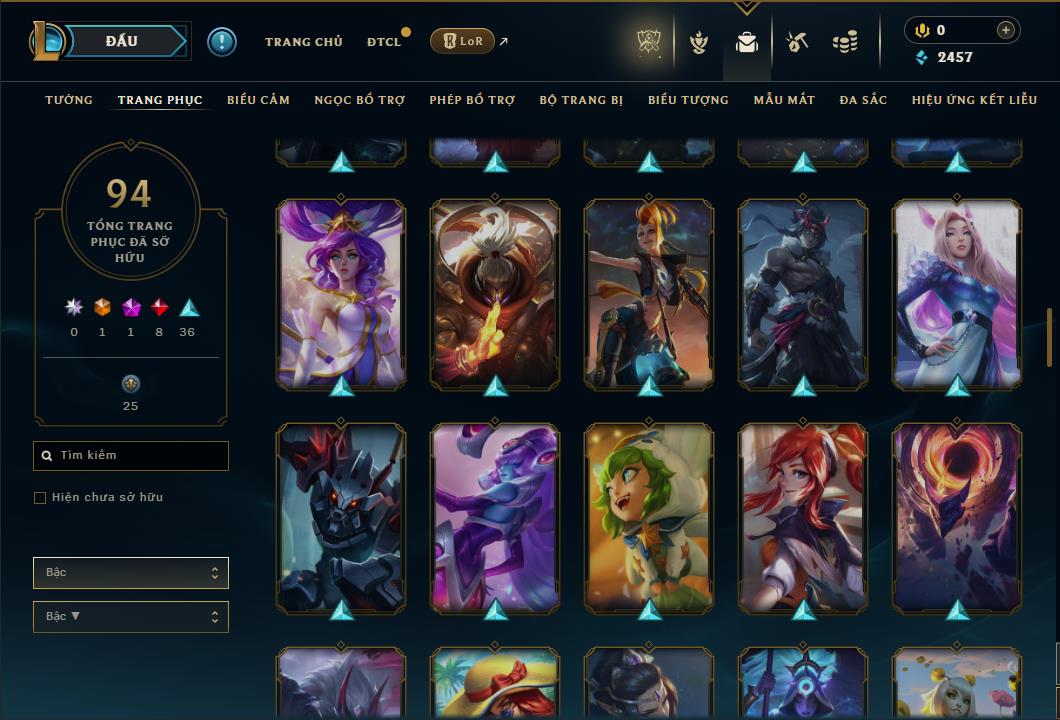Viewport: 1060px width, 720px height.
Task: Show the BỘ TRANG BỊ tab
Action: pos(581,100)
